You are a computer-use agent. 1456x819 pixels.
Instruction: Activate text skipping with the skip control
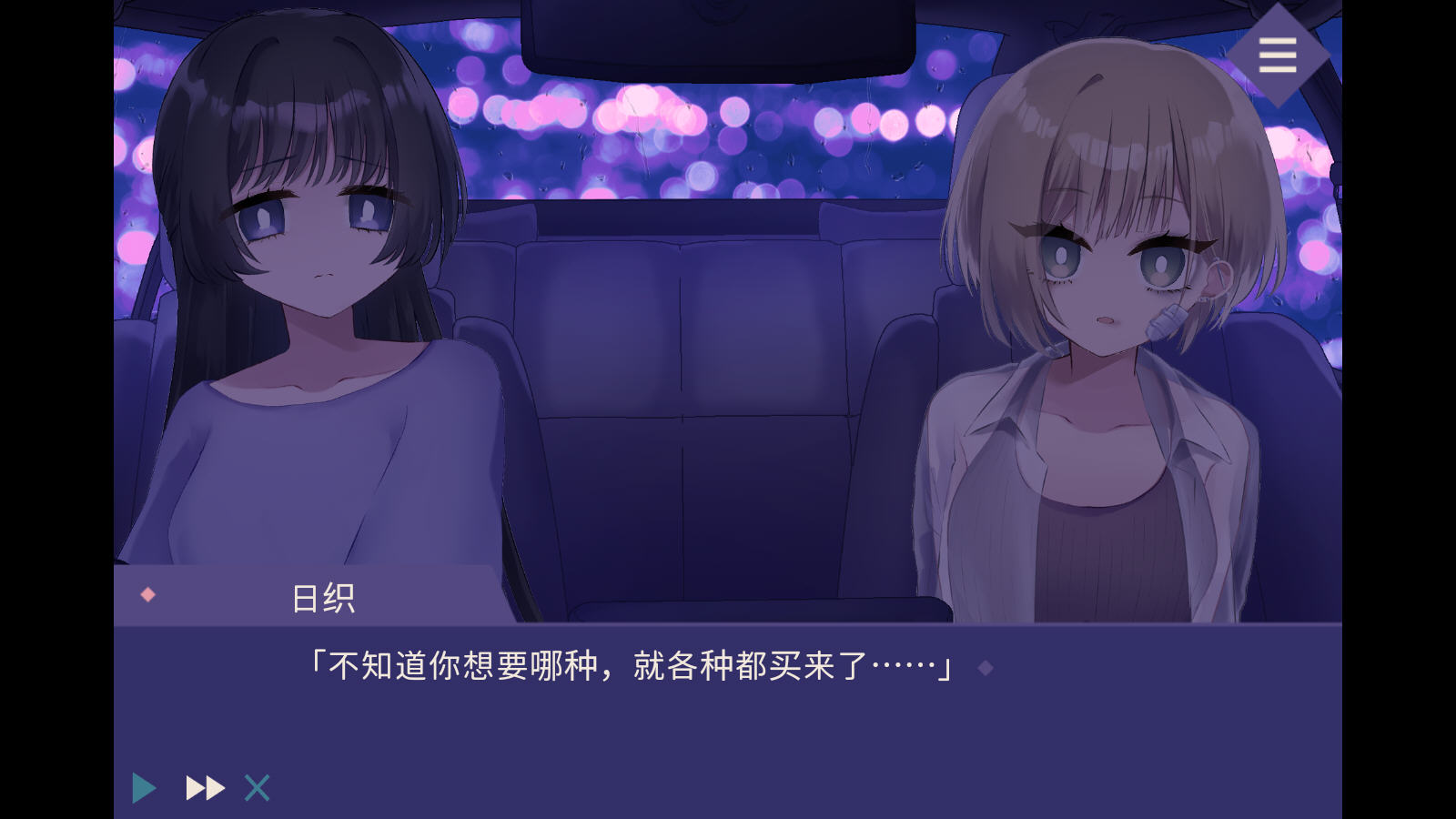204,786
